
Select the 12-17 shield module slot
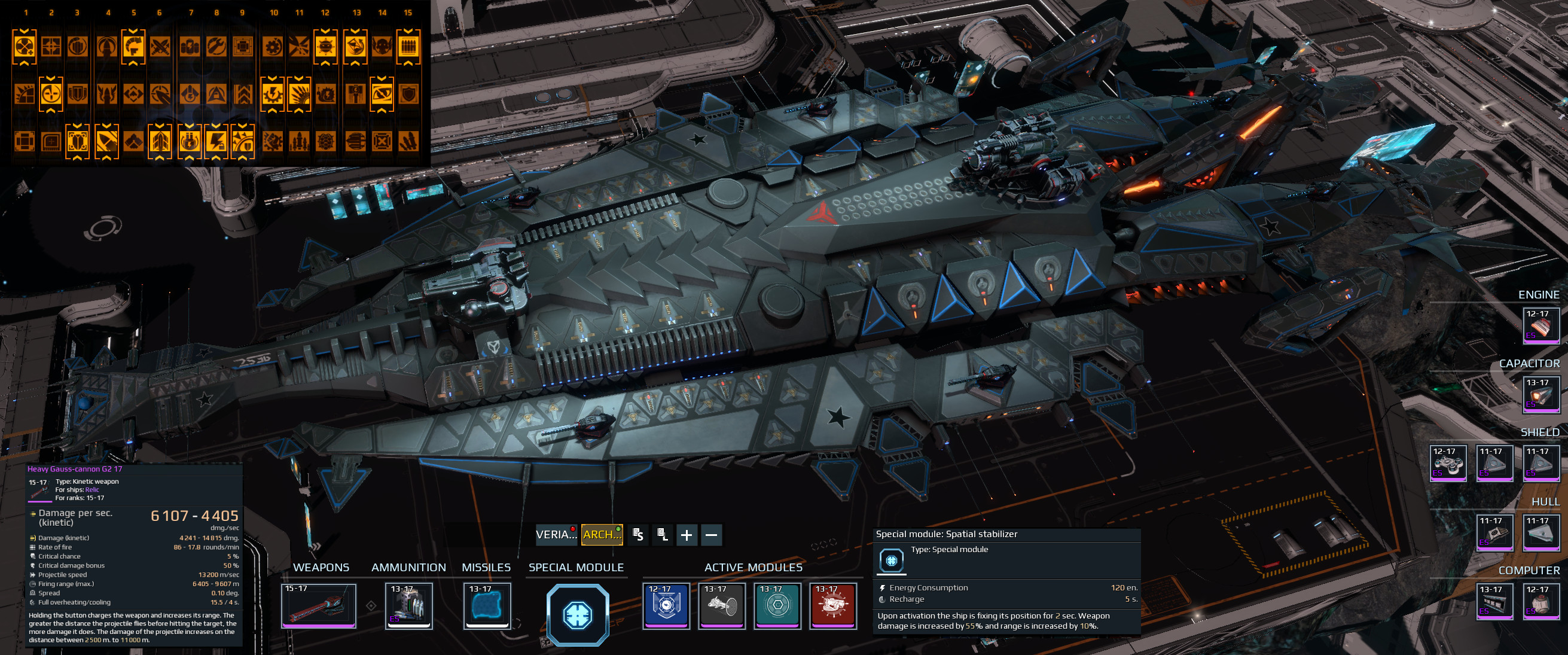tap(1448, 463)
